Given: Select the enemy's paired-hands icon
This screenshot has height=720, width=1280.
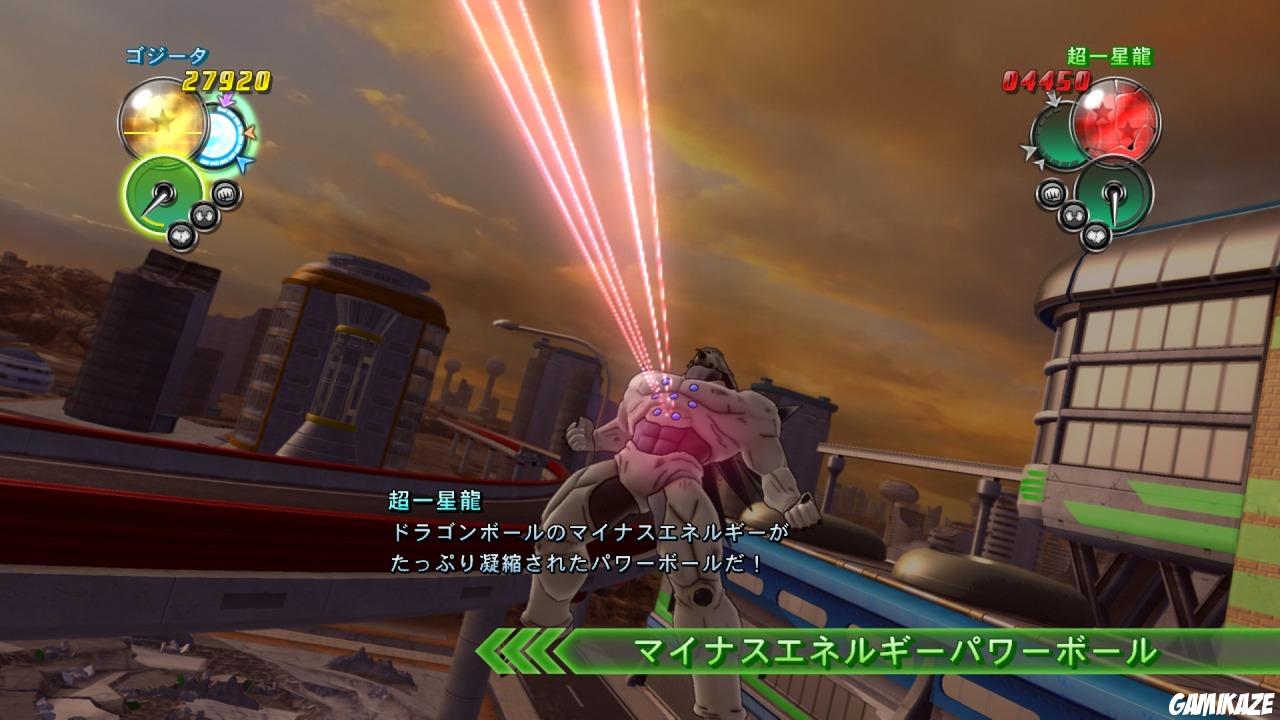Looking at the screenshot, I should pos(1073,213).
